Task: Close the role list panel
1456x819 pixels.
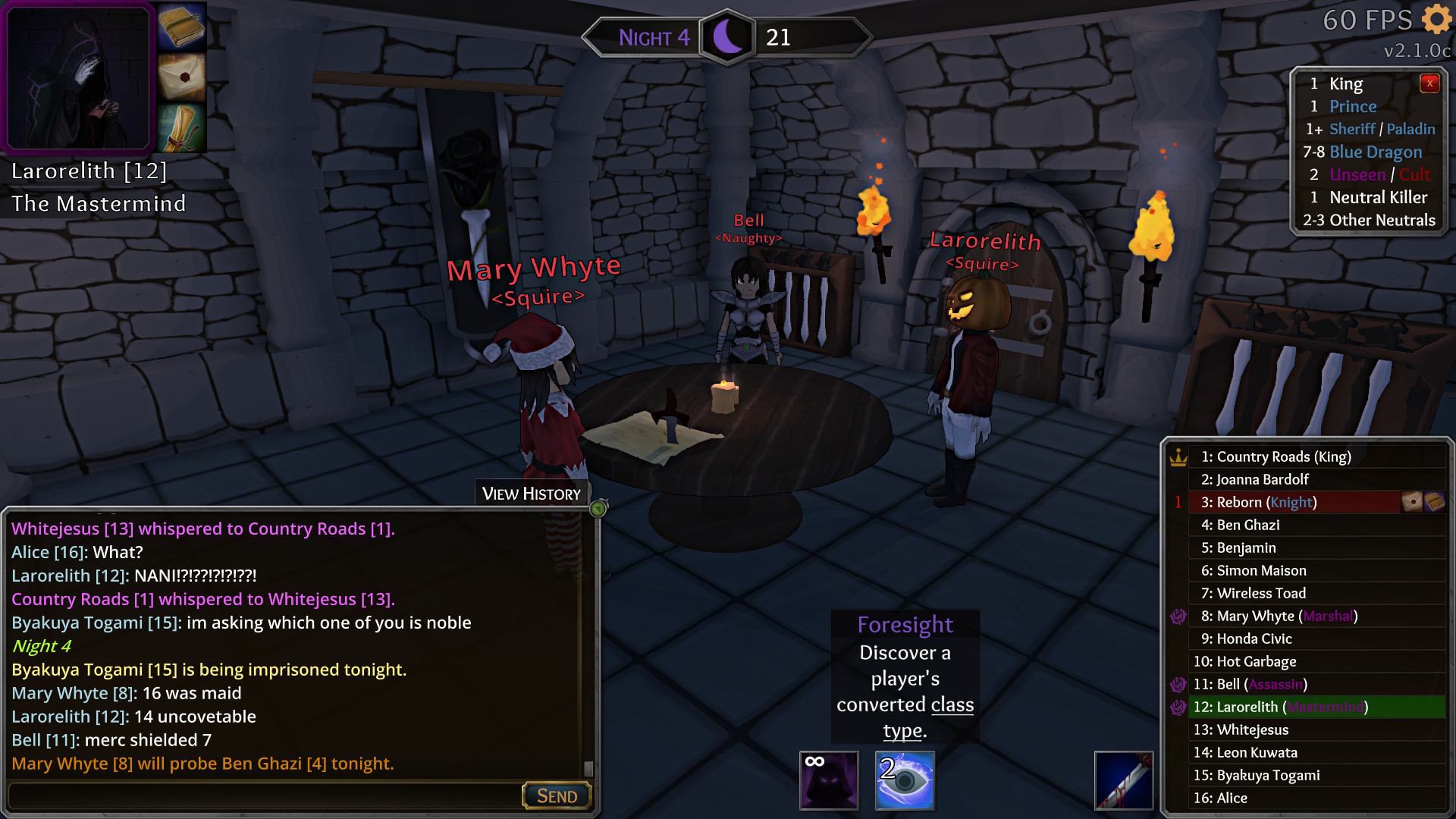Action: pyautogui.click(x=1429, y=83)
